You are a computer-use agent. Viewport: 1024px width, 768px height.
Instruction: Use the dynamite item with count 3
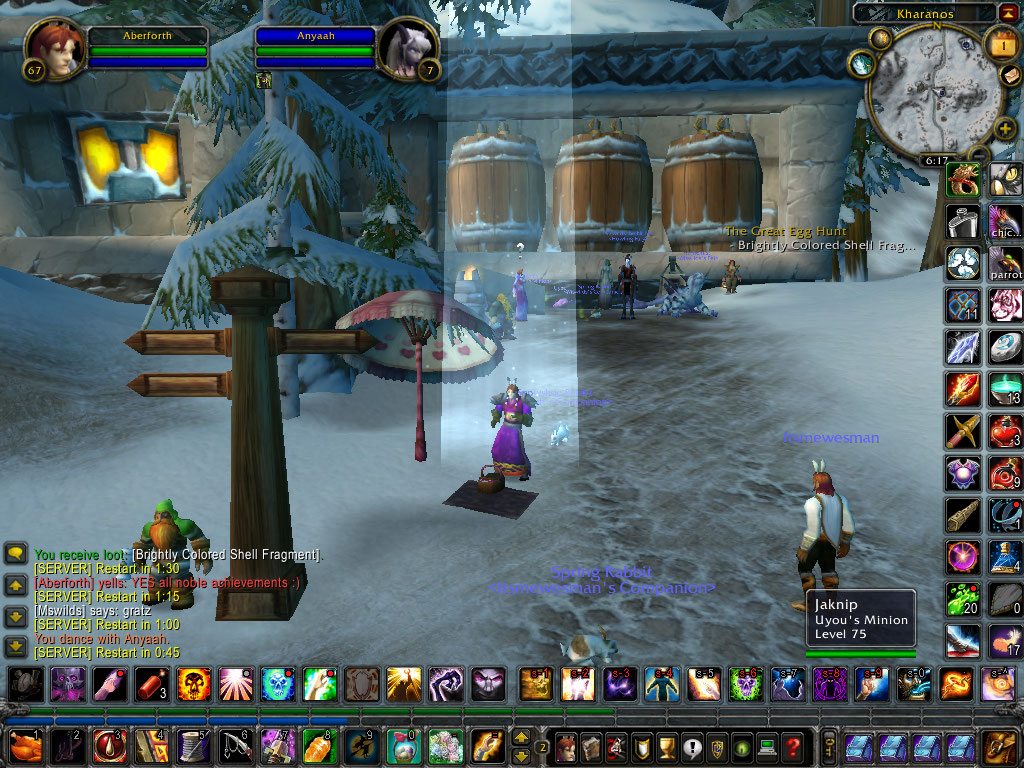point(151,684)
